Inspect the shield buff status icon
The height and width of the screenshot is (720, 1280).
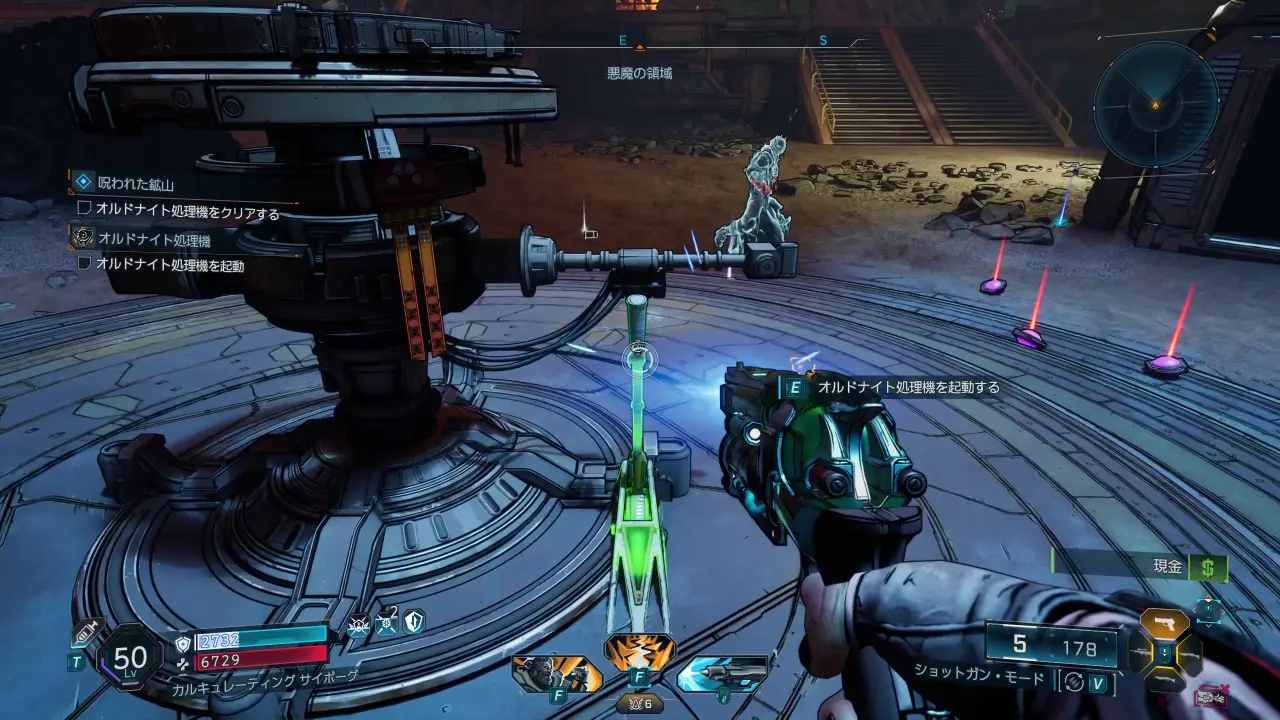coord(414,622)
